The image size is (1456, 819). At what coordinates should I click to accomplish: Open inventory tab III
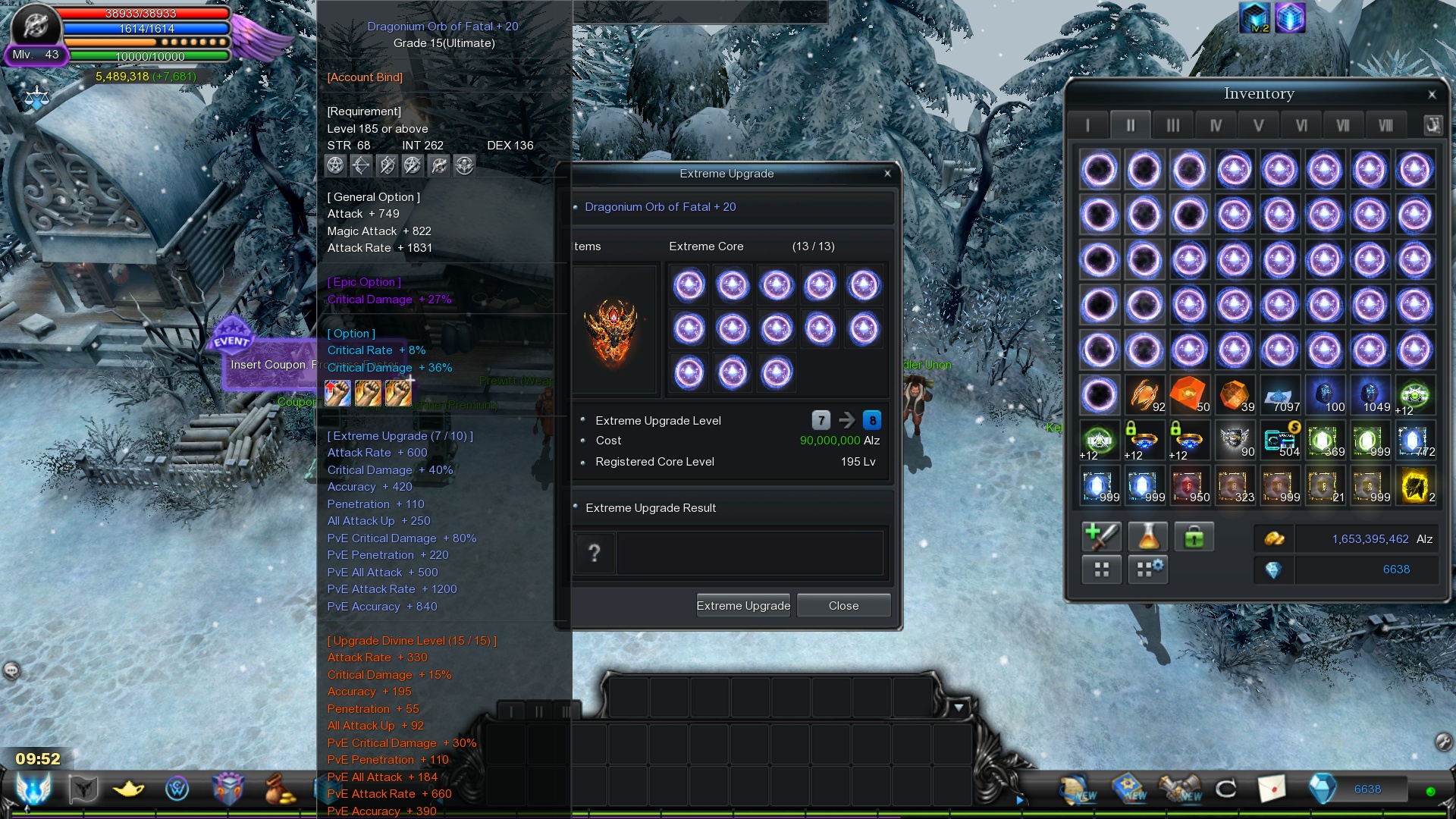[x=1172, y=125]
